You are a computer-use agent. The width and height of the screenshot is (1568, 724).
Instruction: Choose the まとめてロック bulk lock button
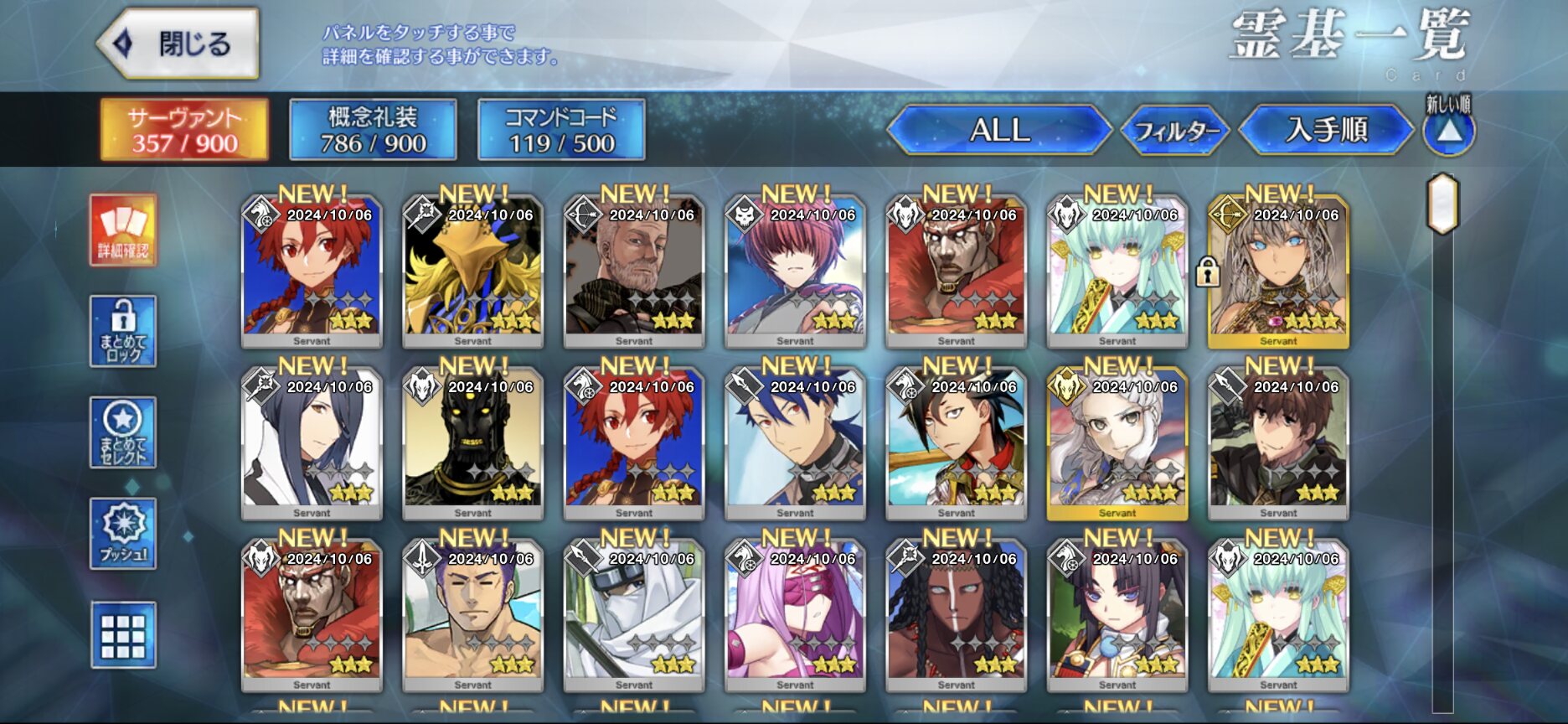(123, 331)
